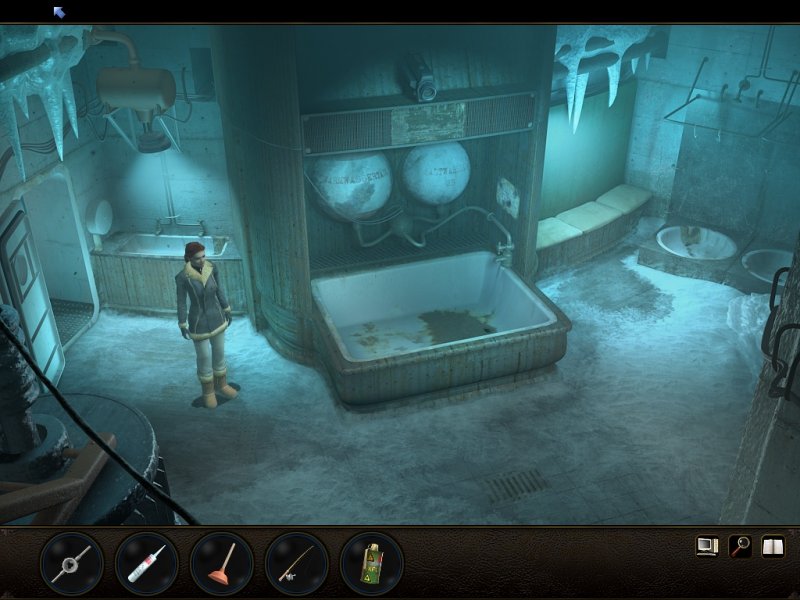Open the journal book icon
Viewport: 800px width, 600px height.
772,546
